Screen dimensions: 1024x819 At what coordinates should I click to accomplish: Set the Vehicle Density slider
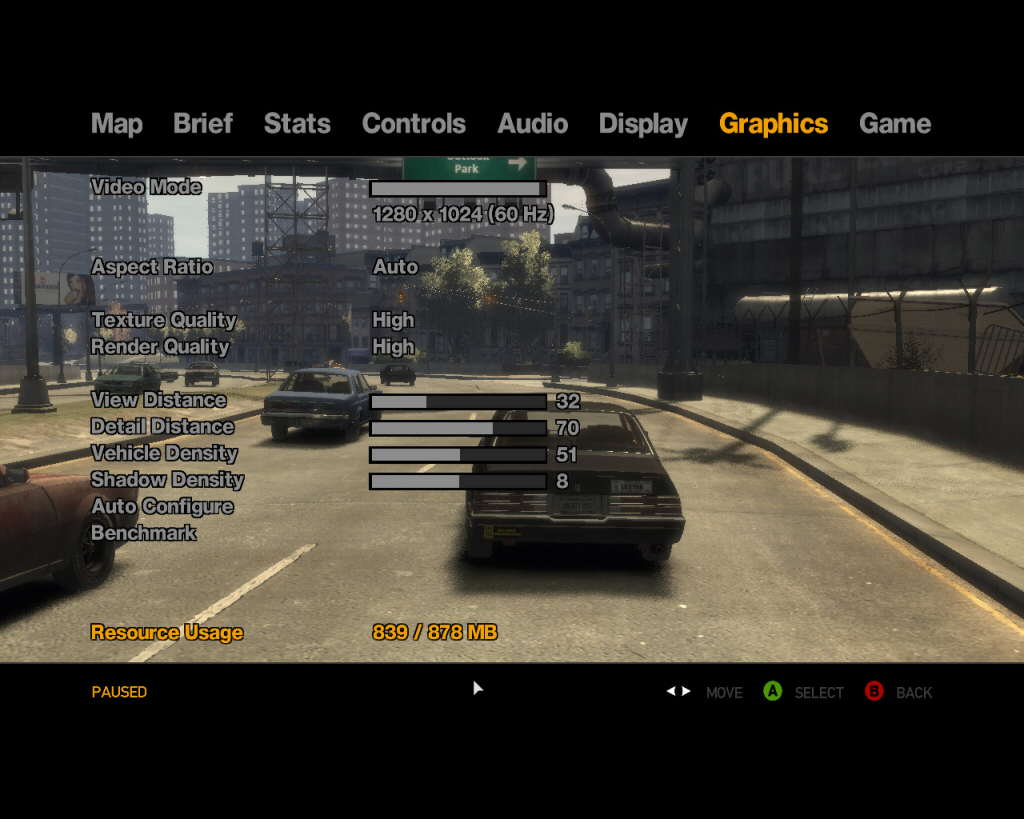click(x=458, y=454)
